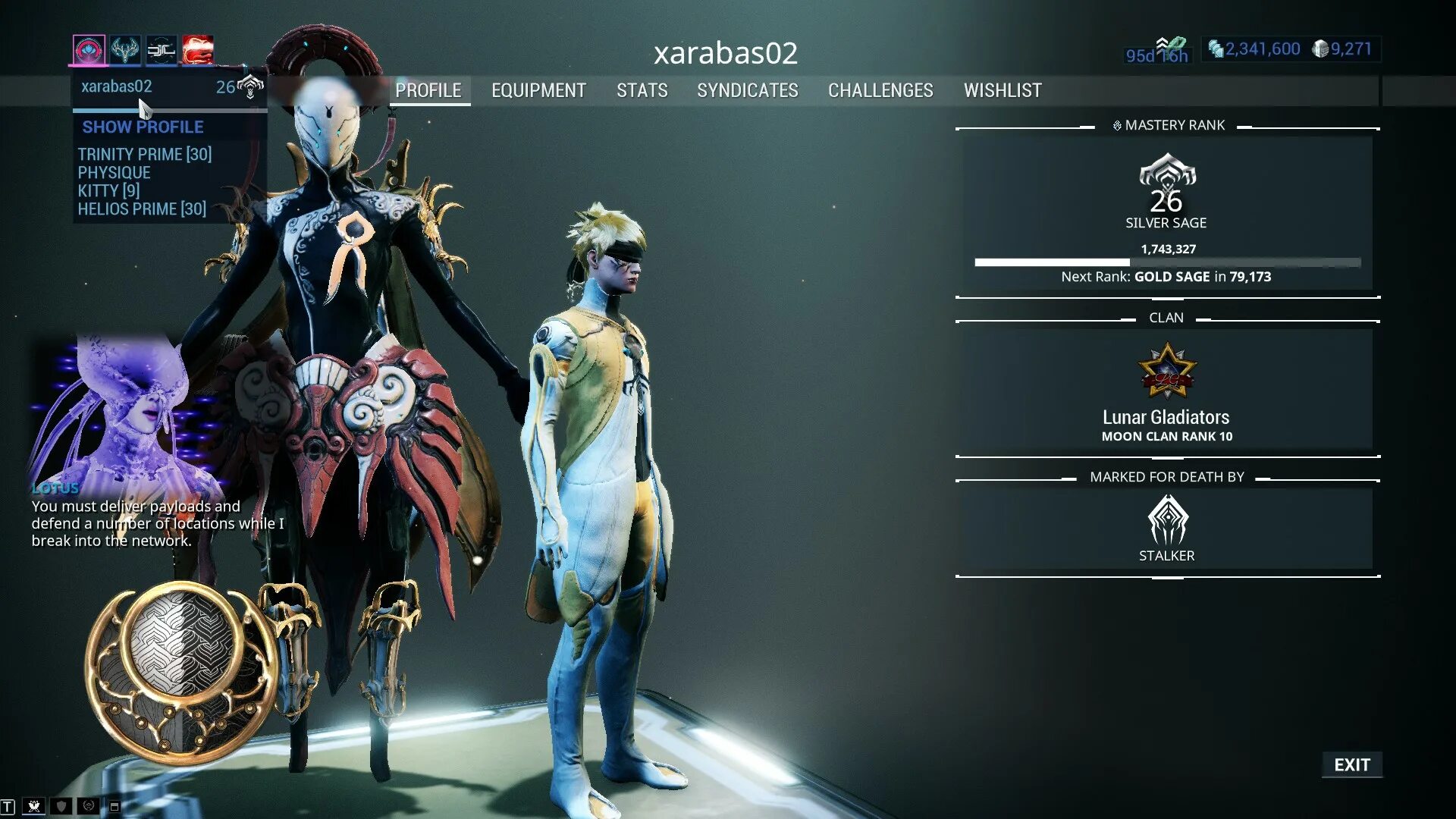This screenshot has height=819, width=1456.
Task: Click the stag-antler squad member avatar
Action: [x=124, y=50]
